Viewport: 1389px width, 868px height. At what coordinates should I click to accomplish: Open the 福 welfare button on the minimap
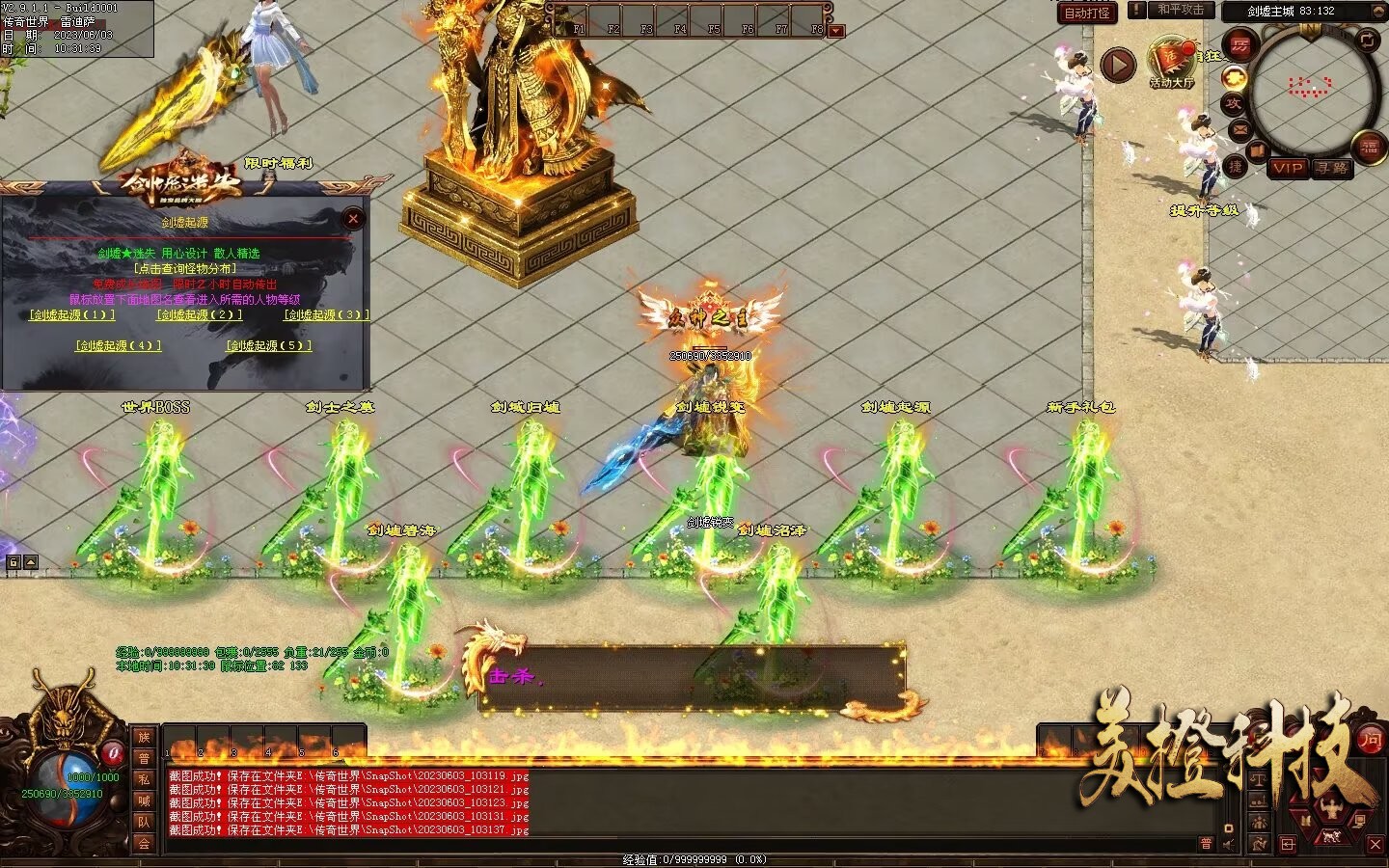(x=1370, y=147)
